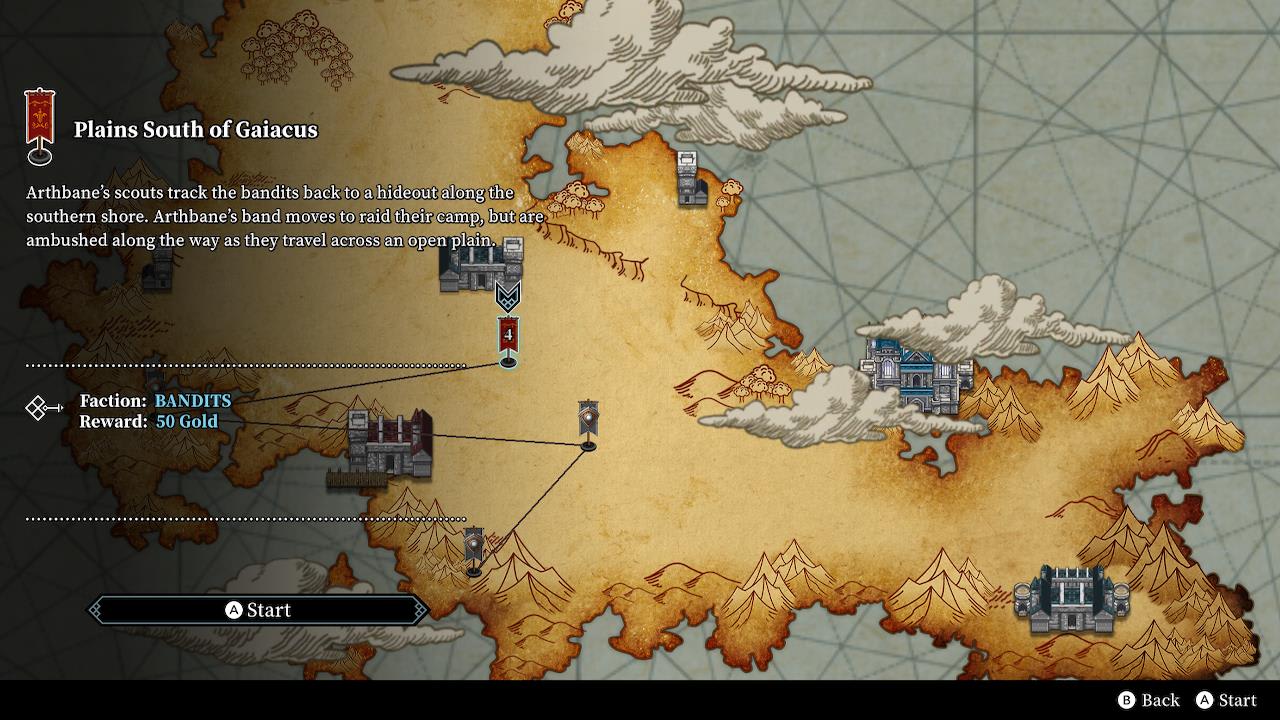Image resolution: width=1280 pixels, height=720 pixels.
Task: Click the small settlement on the far-left edge
Action: click(x=163, y=270)
